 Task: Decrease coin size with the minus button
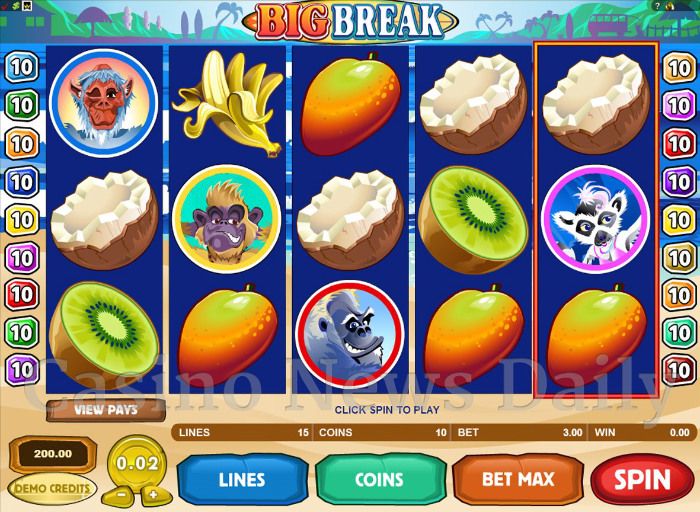(x=120, y=494)
